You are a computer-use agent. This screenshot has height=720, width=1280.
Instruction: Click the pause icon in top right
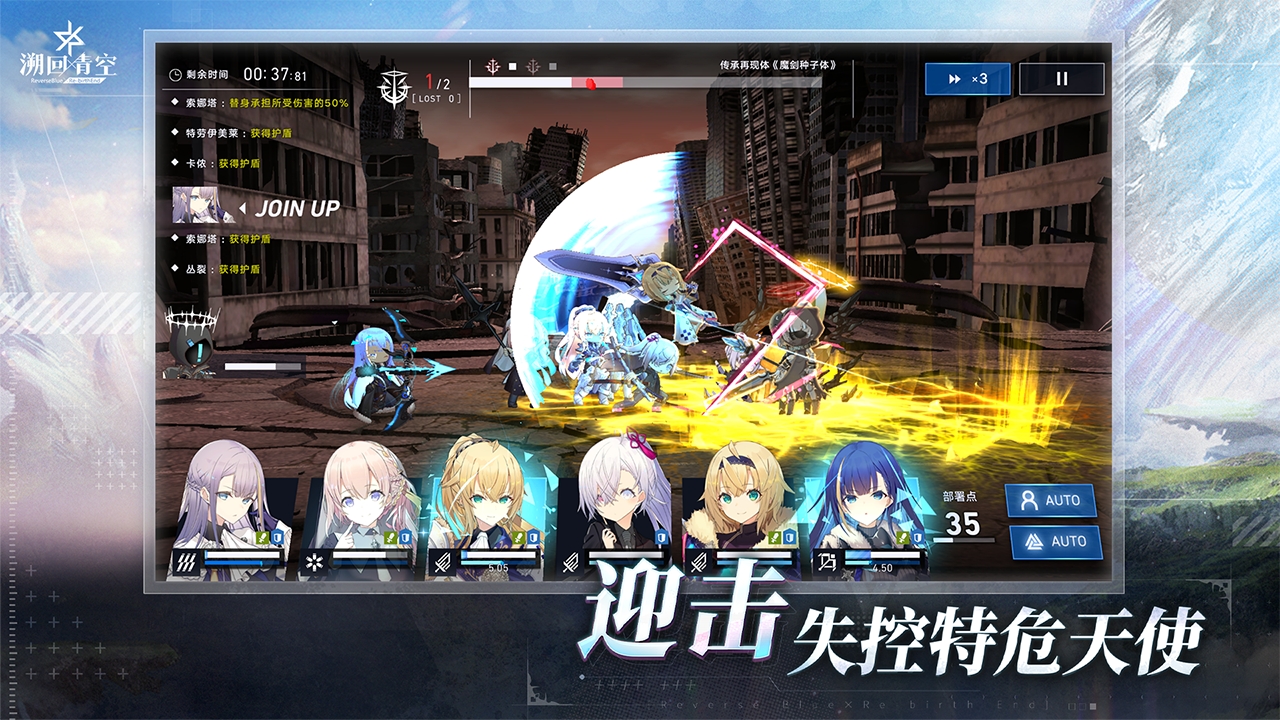click(1062, 78)
